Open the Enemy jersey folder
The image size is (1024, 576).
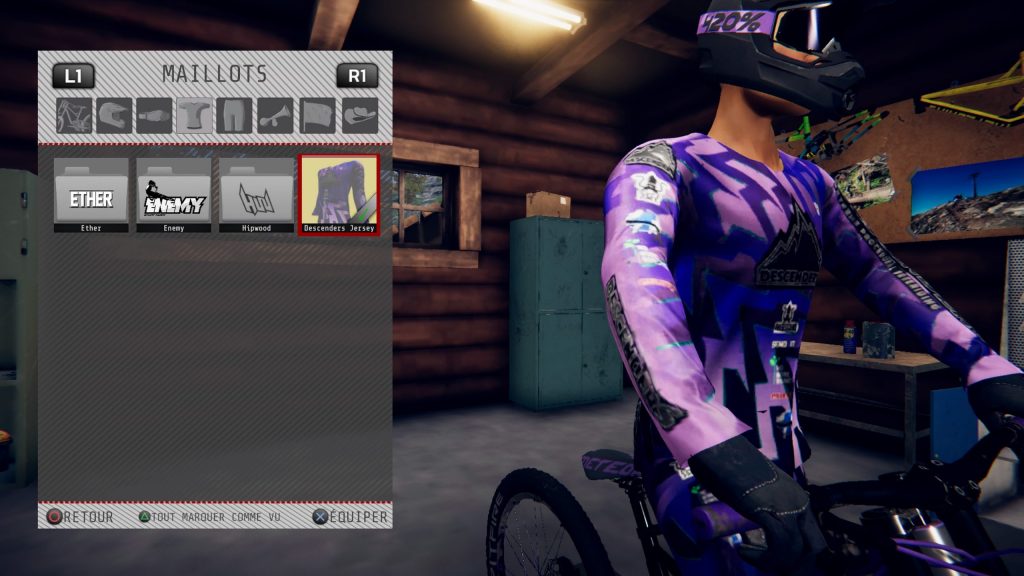[x=174, y=194]
